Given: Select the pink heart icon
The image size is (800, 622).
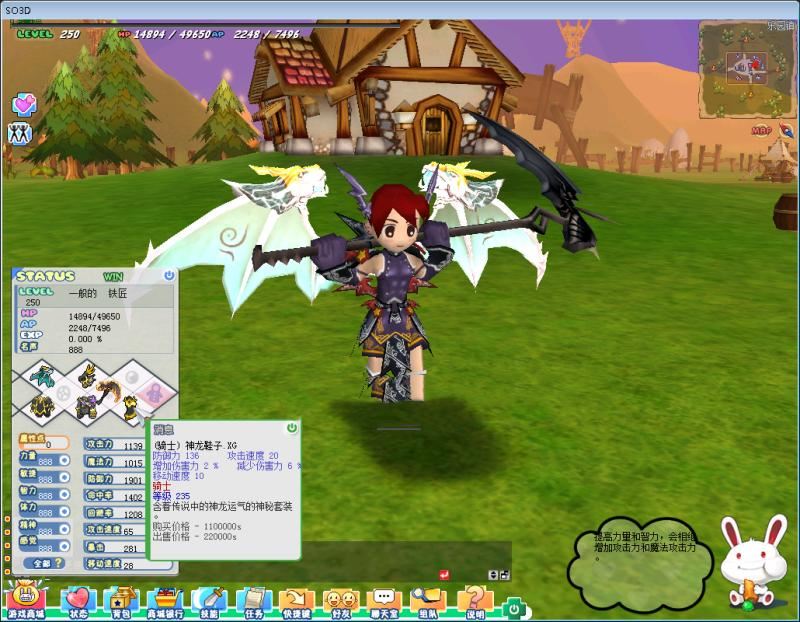Looking at the screenshot, I should [x=24, y=104].
